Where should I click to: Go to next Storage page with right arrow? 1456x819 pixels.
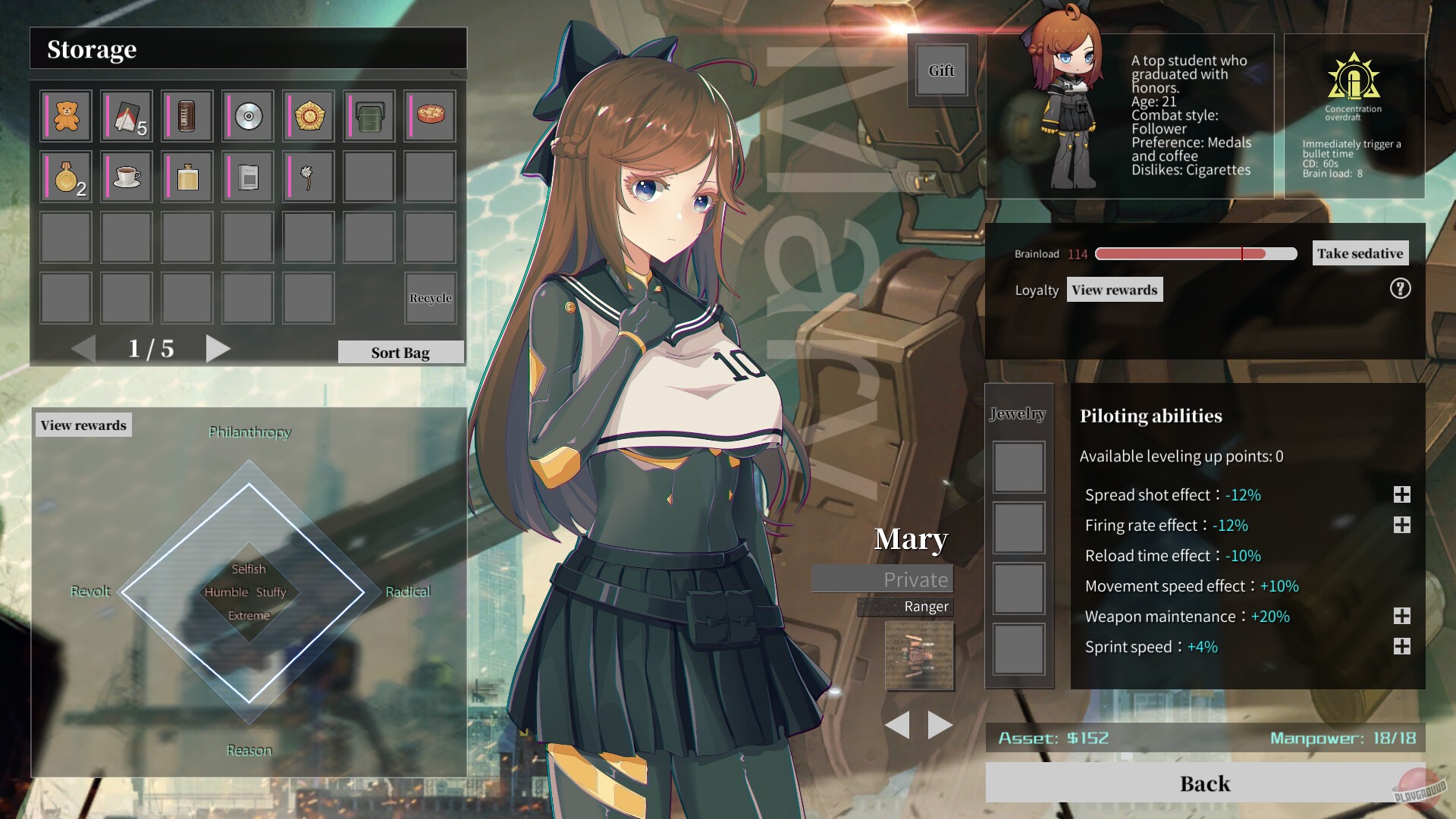[219, 349]
